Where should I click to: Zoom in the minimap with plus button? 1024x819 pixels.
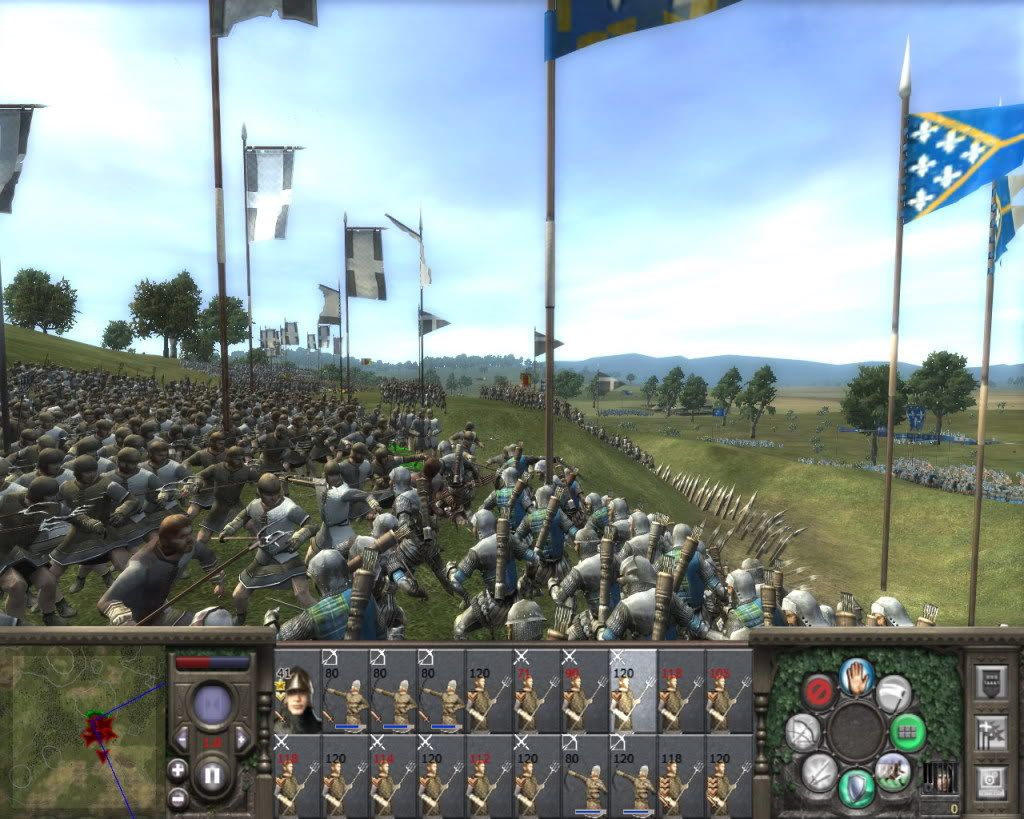[178, 770]
